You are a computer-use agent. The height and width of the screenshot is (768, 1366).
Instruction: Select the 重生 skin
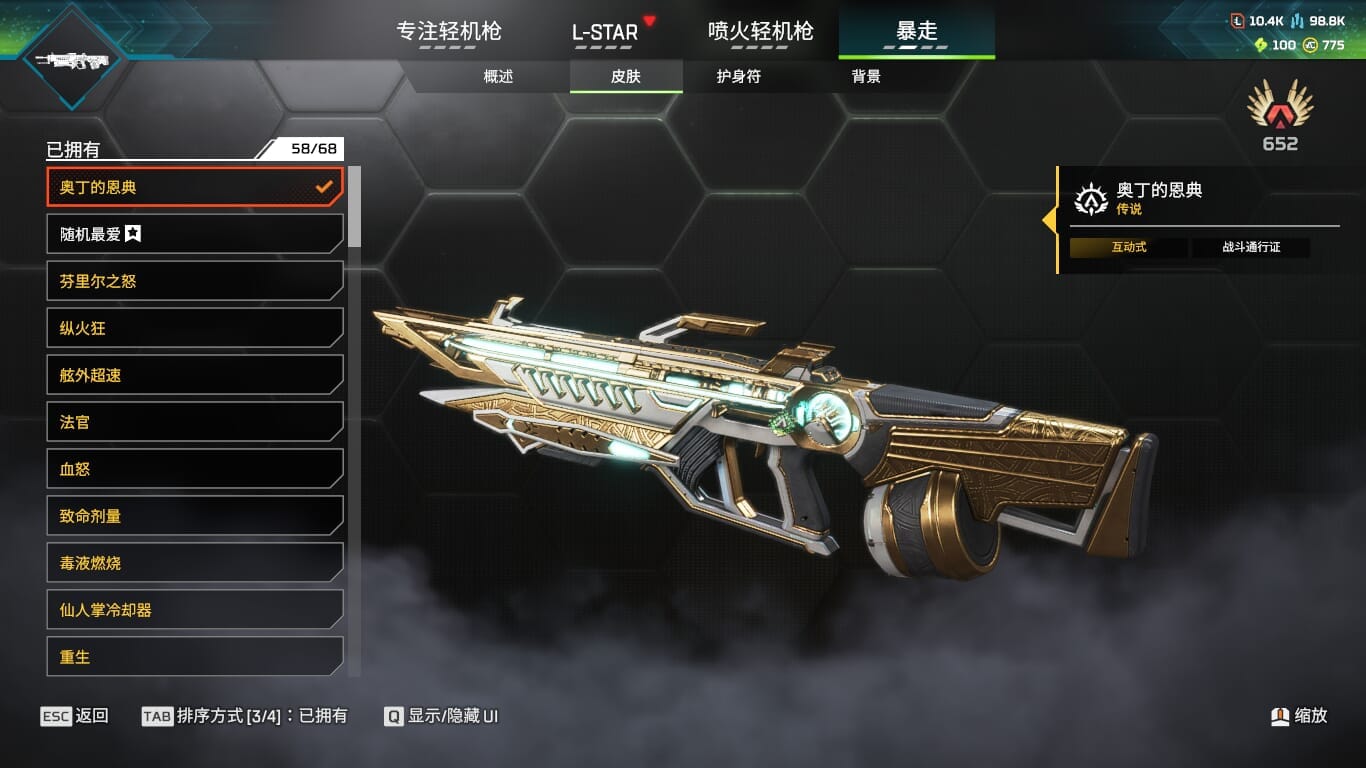coord(195,656)
